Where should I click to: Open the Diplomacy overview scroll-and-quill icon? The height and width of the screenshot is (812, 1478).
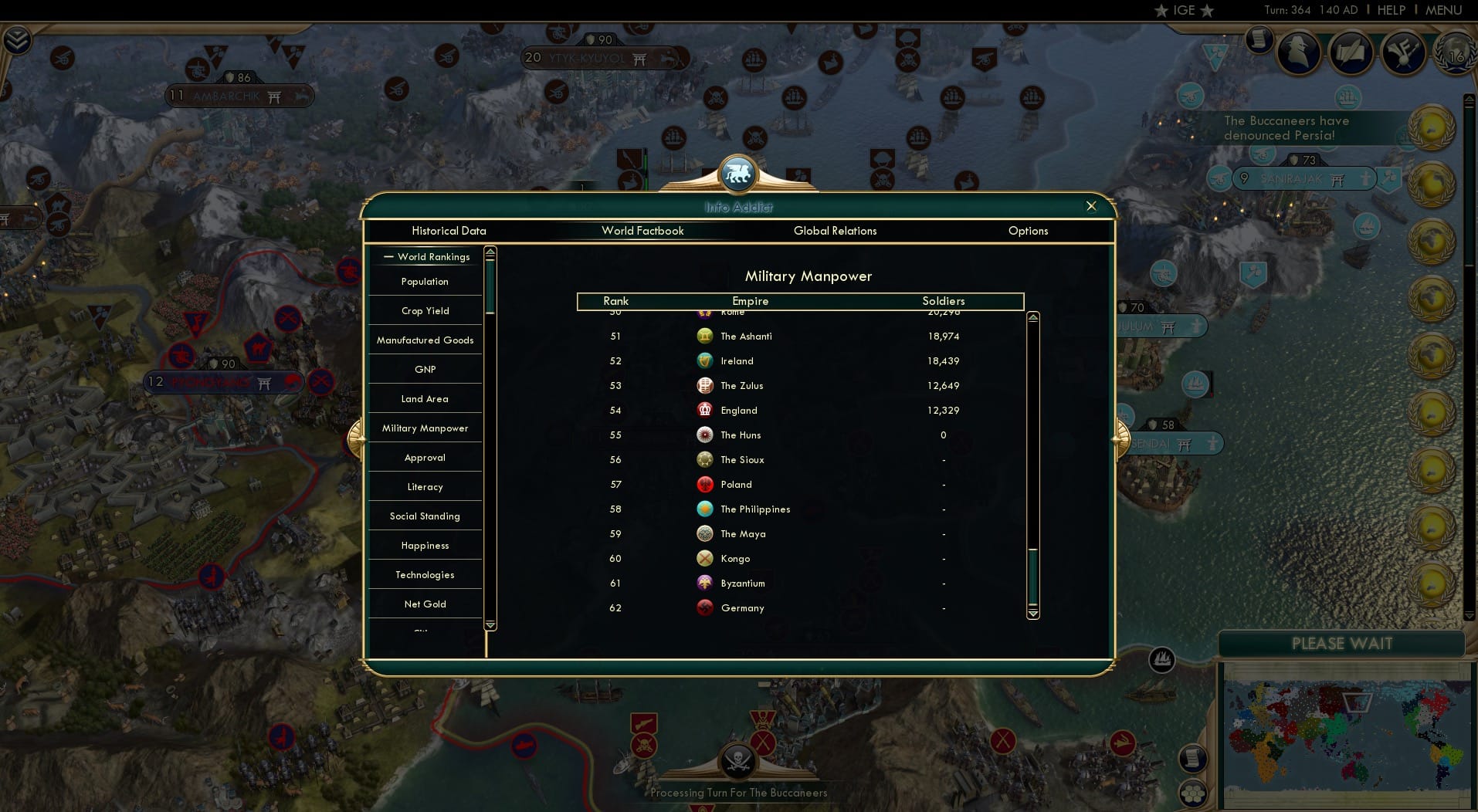(x=1352, y=51)
